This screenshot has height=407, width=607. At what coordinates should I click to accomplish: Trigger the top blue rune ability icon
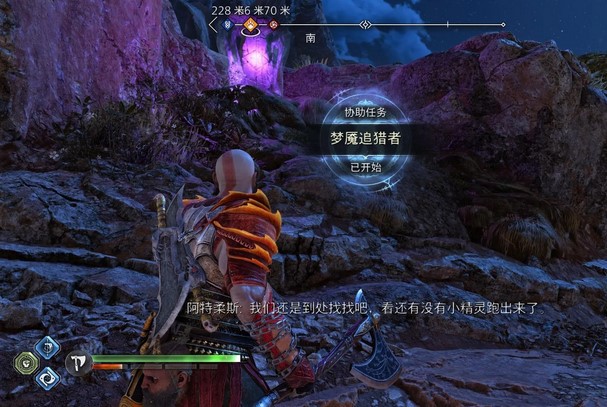point(47,347)
